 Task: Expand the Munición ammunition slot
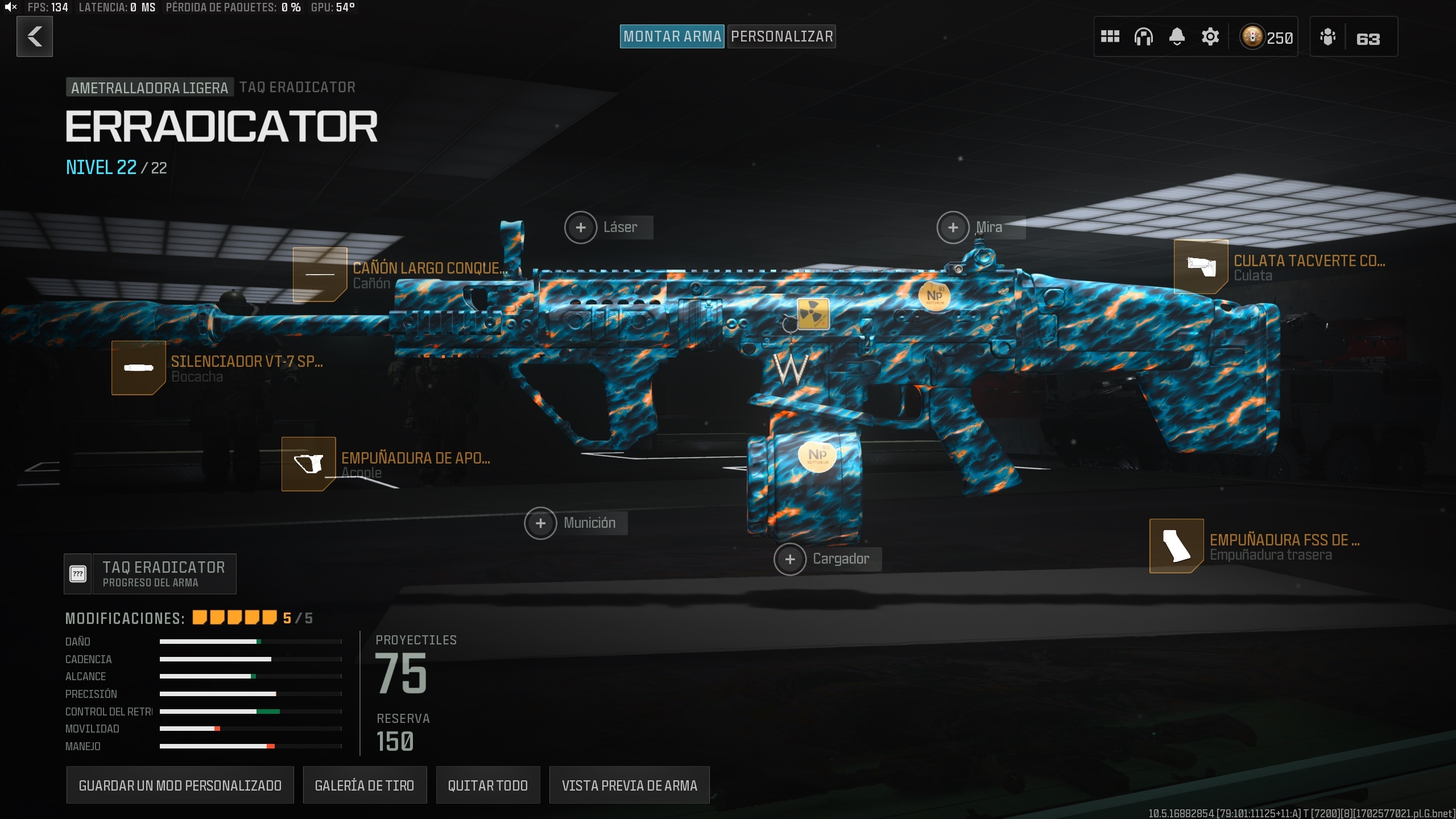(541, 523)
